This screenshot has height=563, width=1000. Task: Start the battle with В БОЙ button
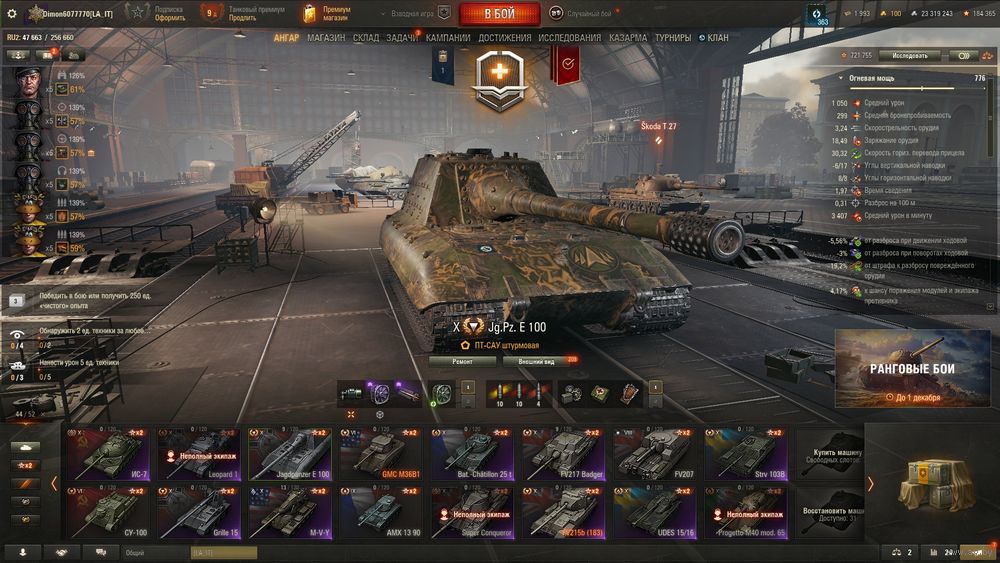[x=499, y=14]
